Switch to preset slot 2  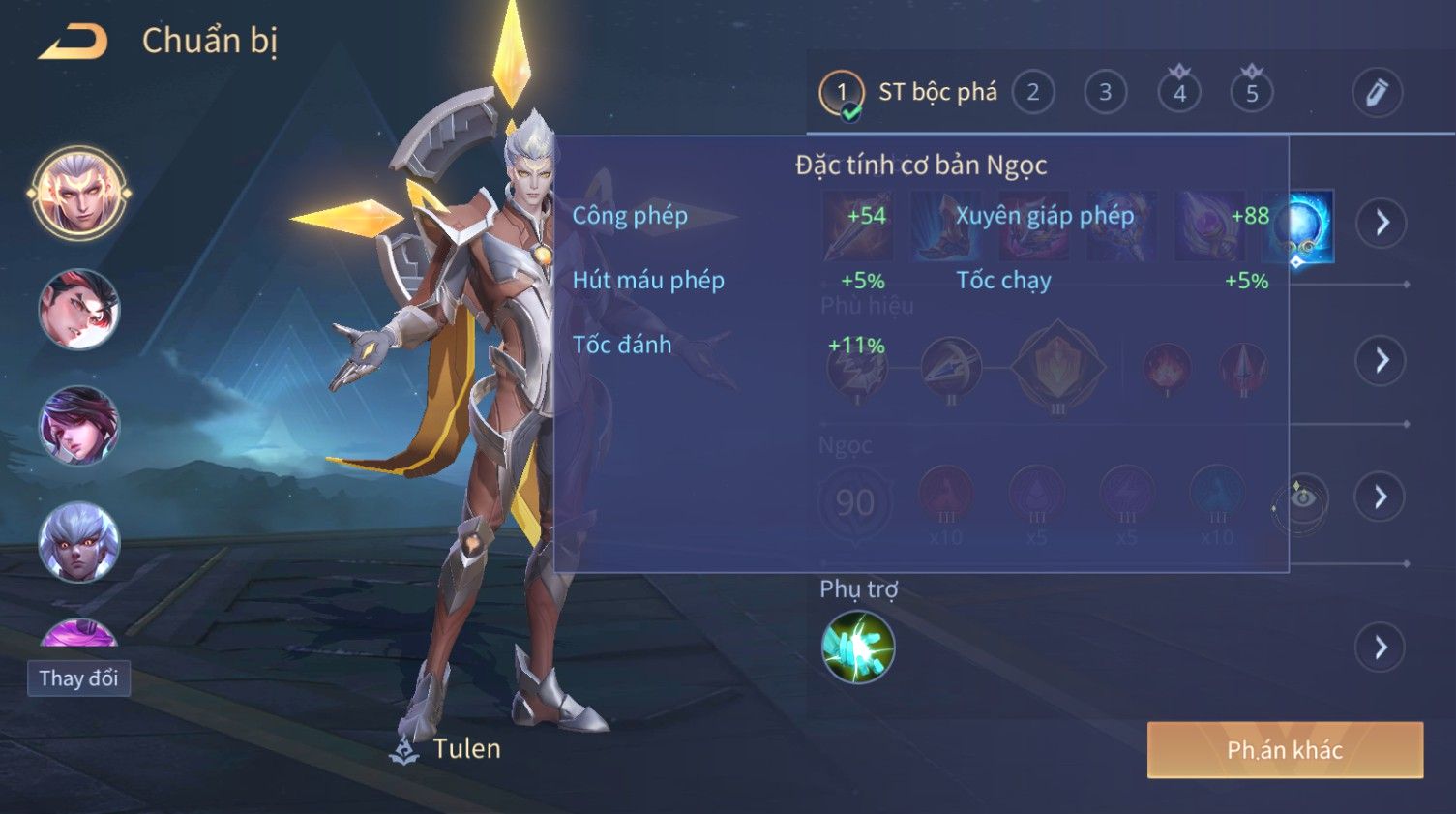pyautogui.click(x=1032, y=93)
